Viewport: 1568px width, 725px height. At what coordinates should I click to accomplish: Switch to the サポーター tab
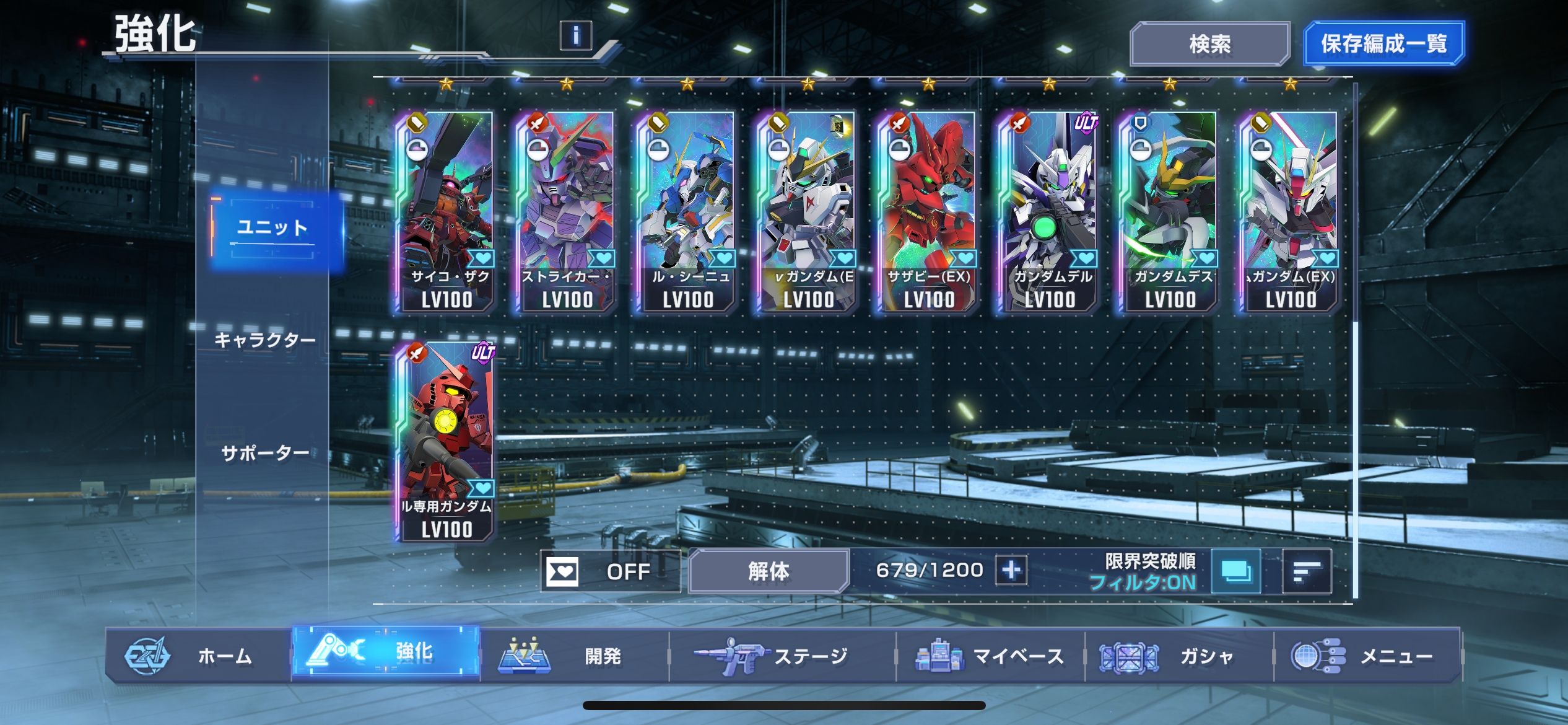click(265, 454)
